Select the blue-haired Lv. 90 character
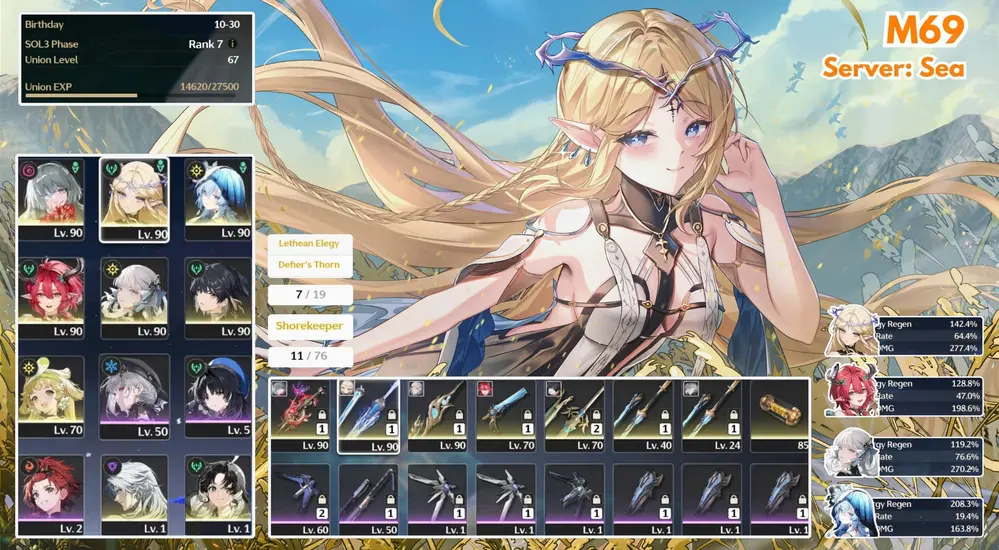The width and height of the screenshot is (999, 550). point(217,199)
